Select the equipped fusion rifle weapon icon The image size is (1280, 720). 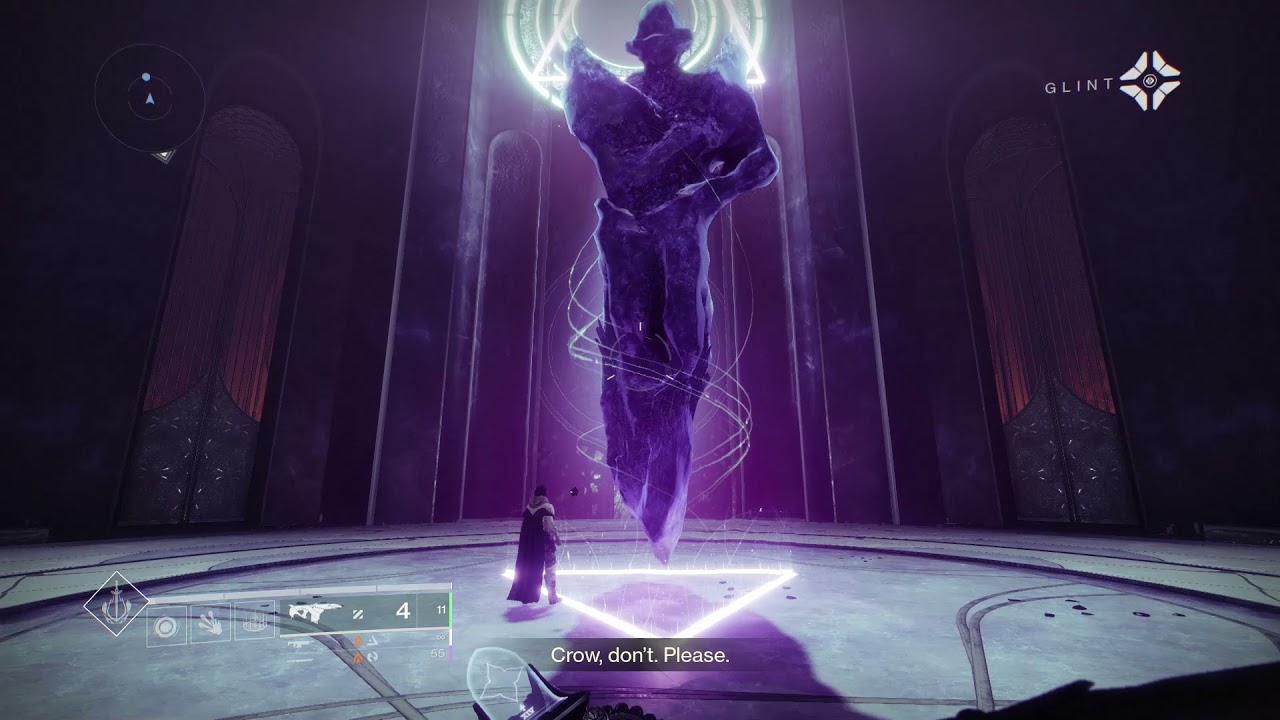pos(312,612)
